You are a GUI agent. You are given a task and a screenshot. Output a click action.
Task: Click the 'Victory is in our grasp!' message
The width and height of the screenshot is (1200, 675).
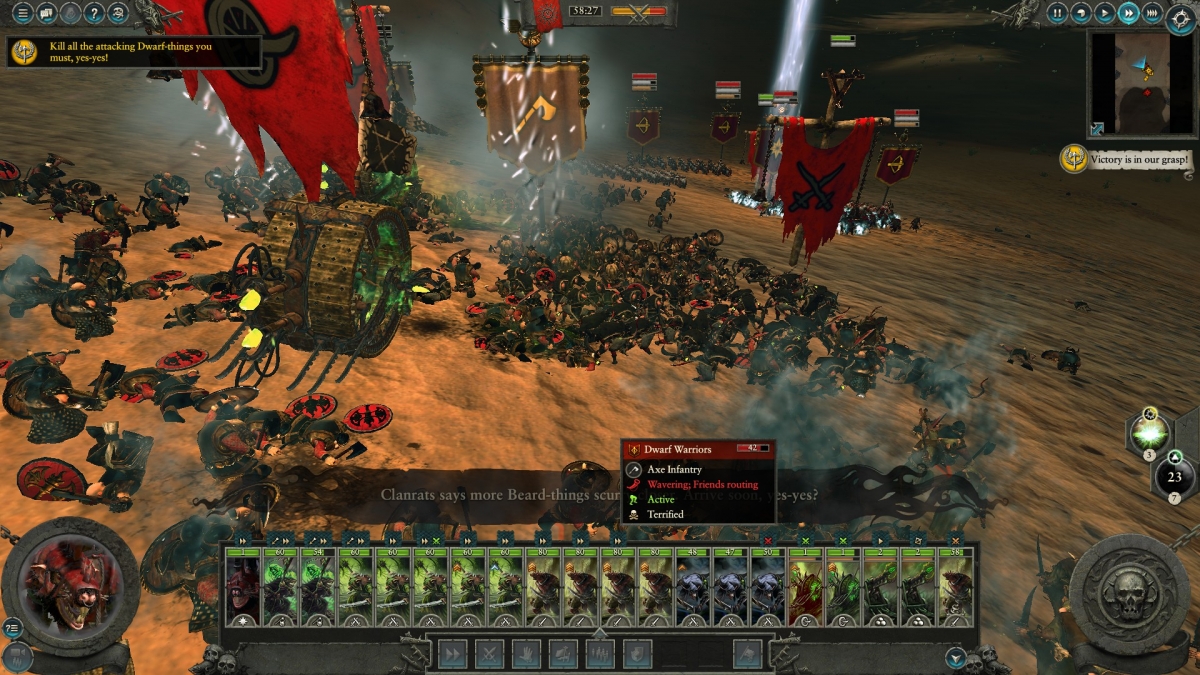click(x=1128, y=159)
